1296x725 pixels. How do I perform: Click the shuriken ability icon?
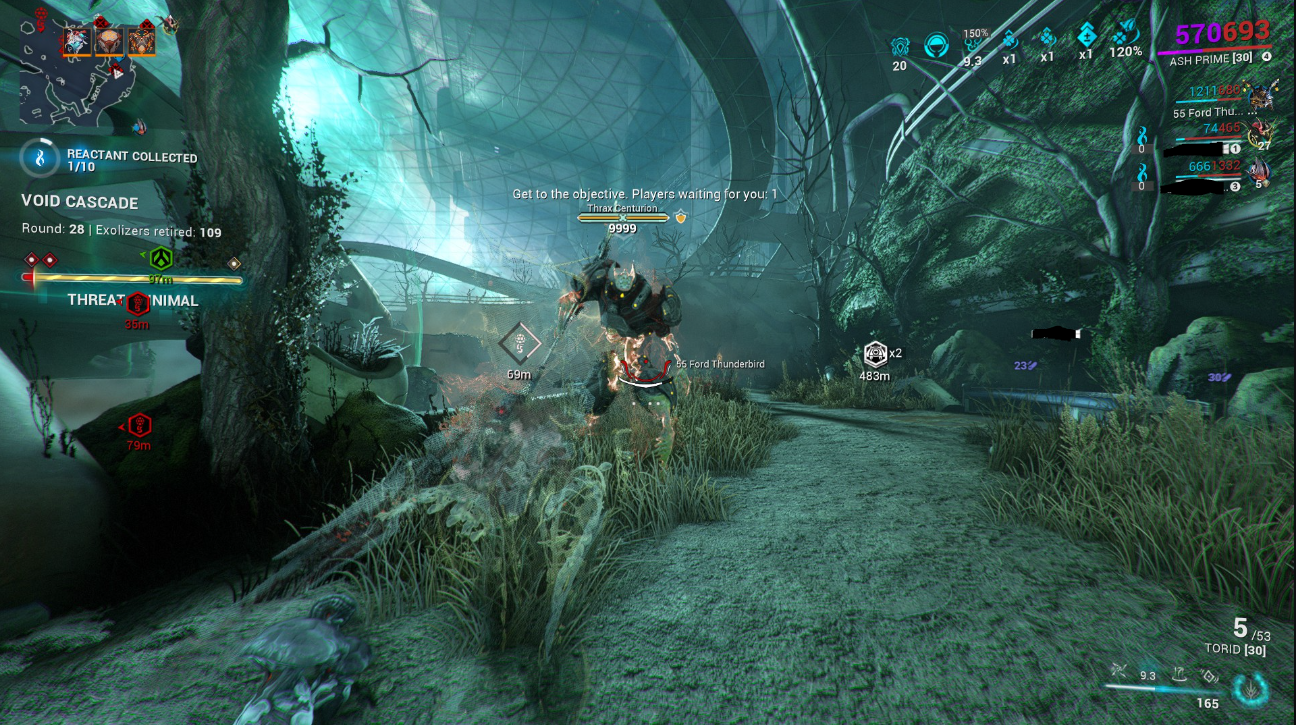[1119, 673]
